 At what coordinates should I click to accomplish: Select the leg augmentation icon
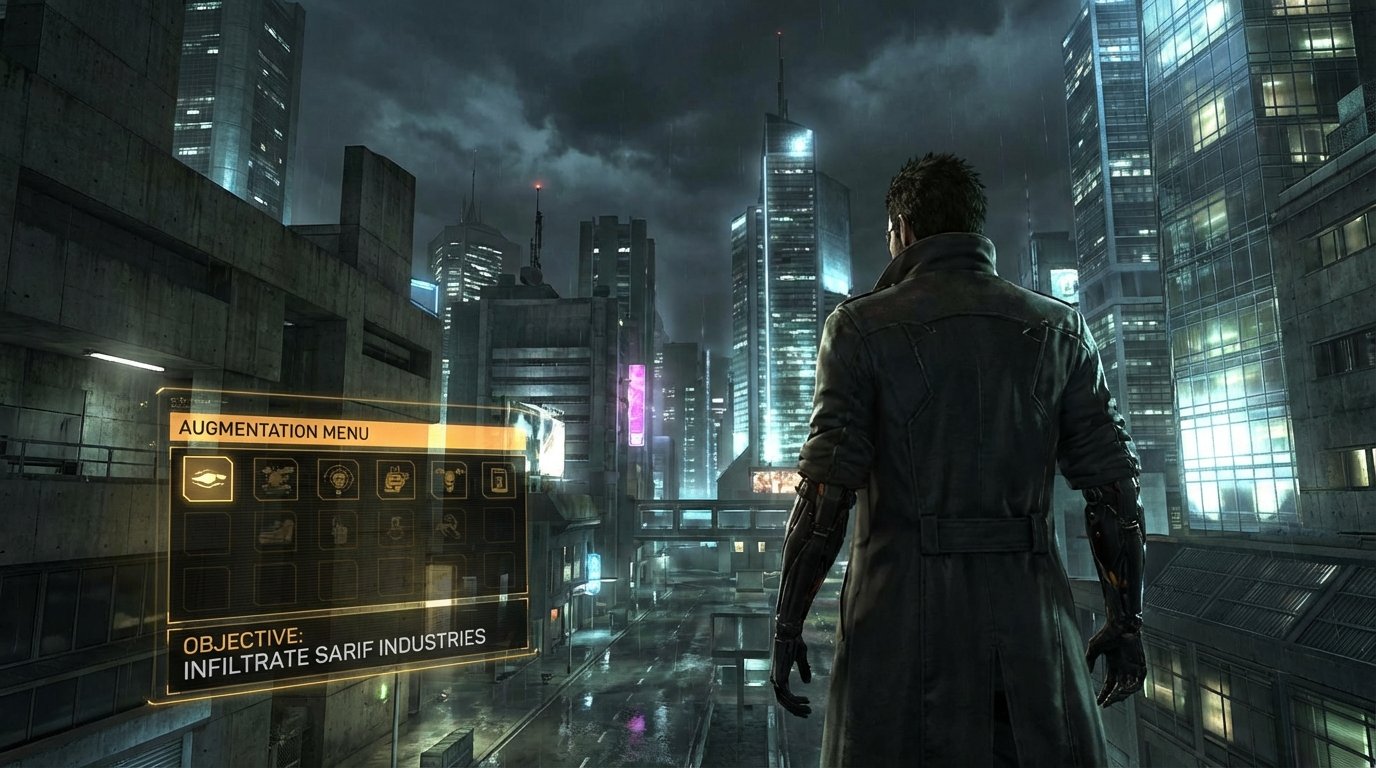click(277, 529)
